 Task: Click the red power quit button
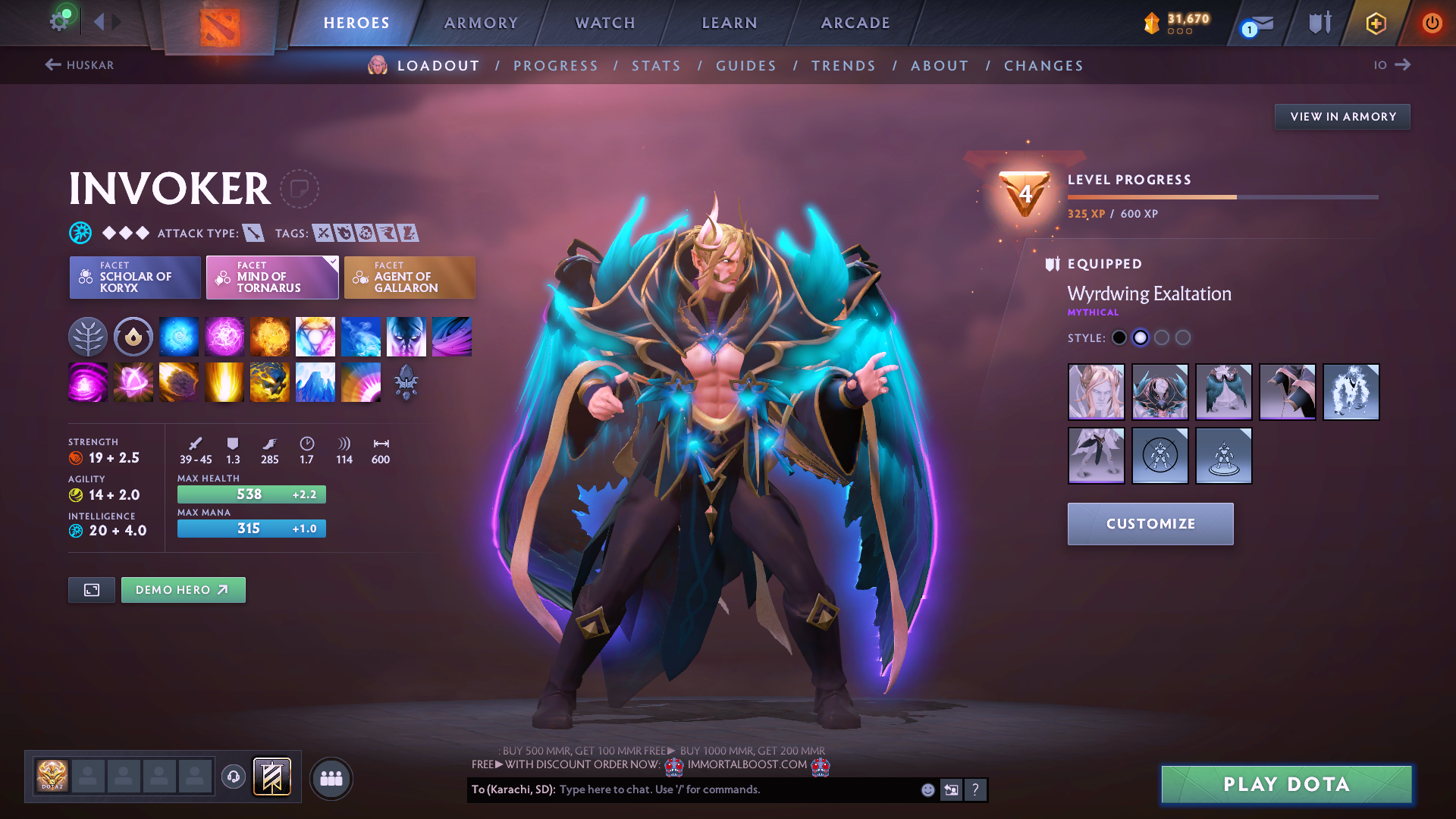1432,23
